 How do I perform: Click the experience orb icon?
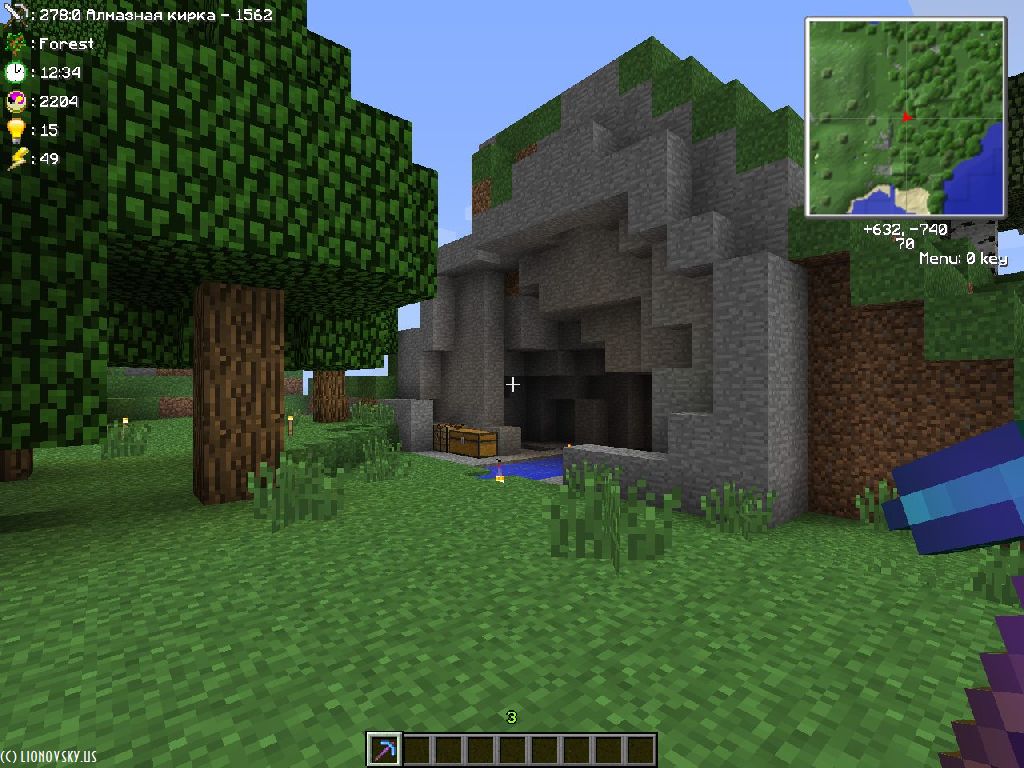click(15, 101)
